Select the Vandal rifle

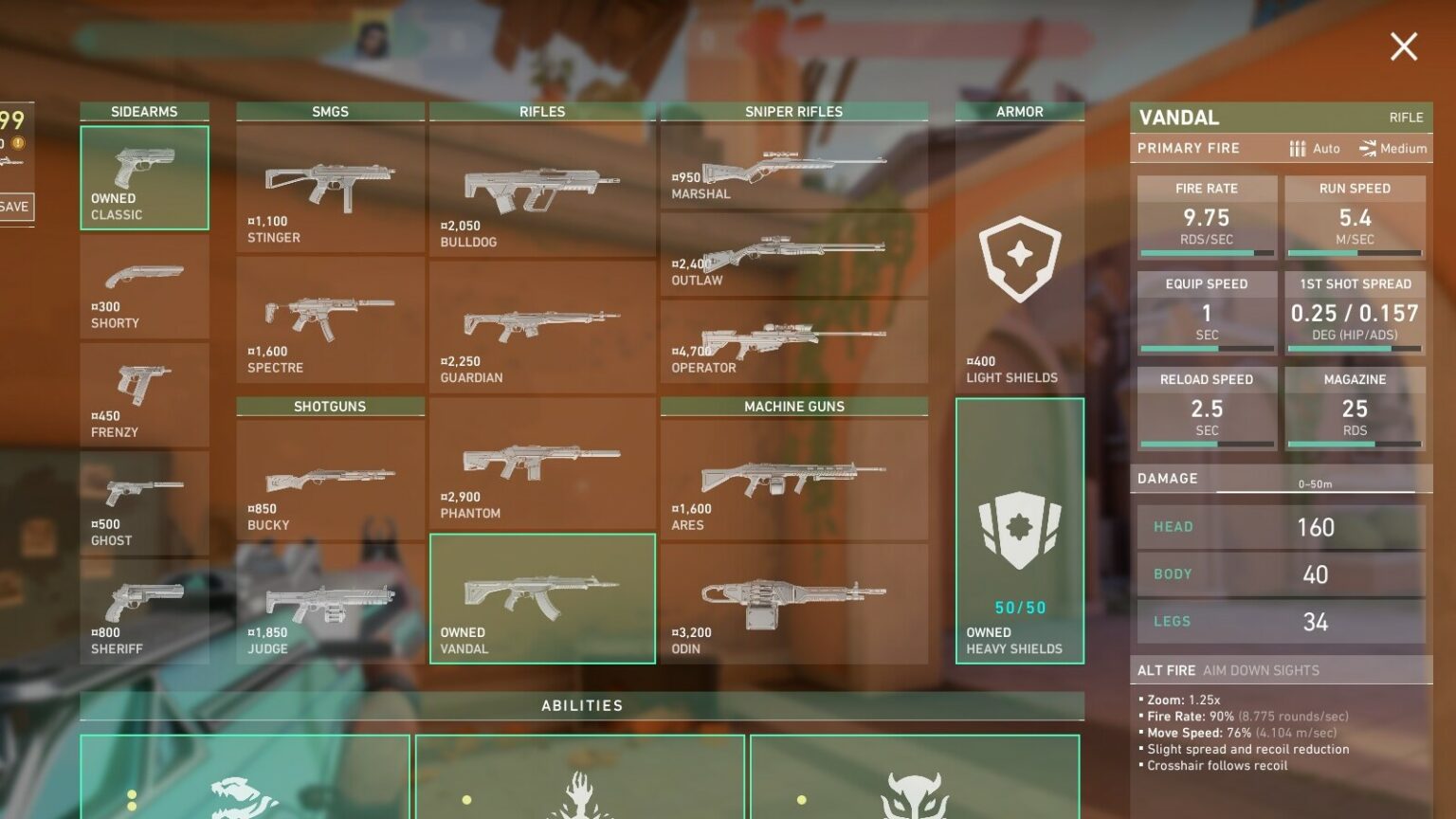coord(542,597)
